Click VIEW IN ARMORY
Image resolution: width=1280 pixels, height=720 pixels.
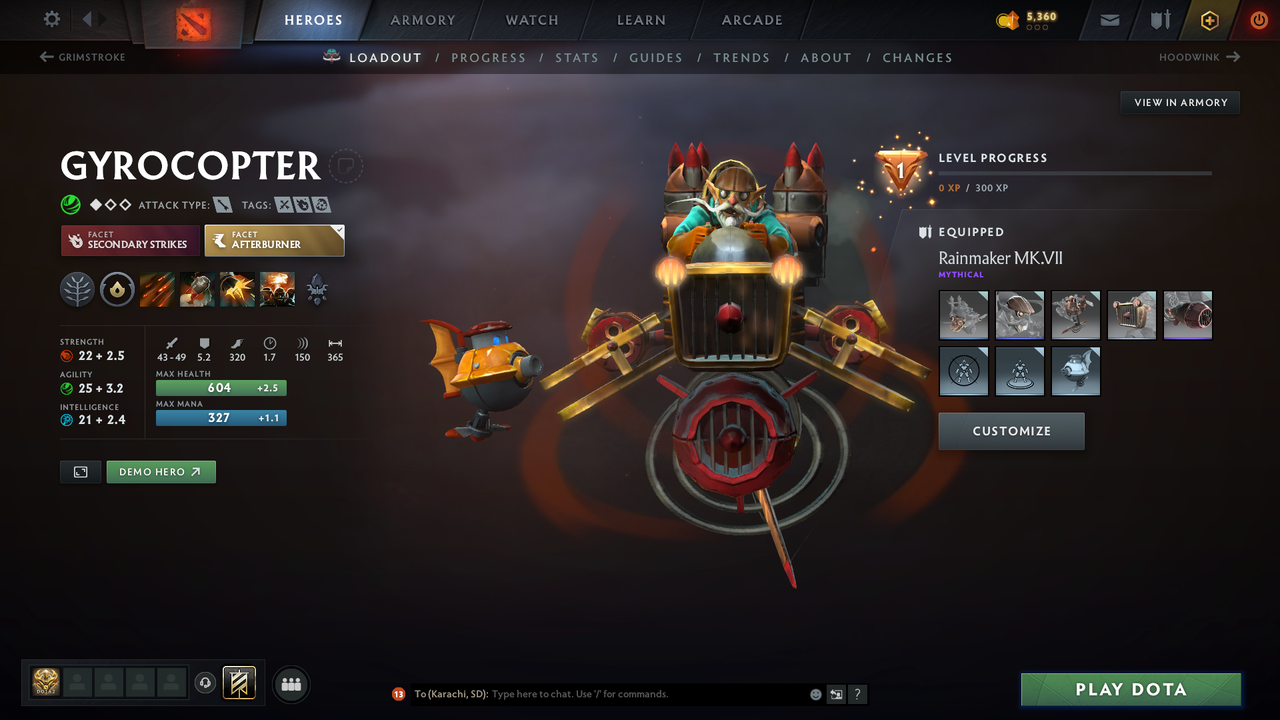[1179, 102]
